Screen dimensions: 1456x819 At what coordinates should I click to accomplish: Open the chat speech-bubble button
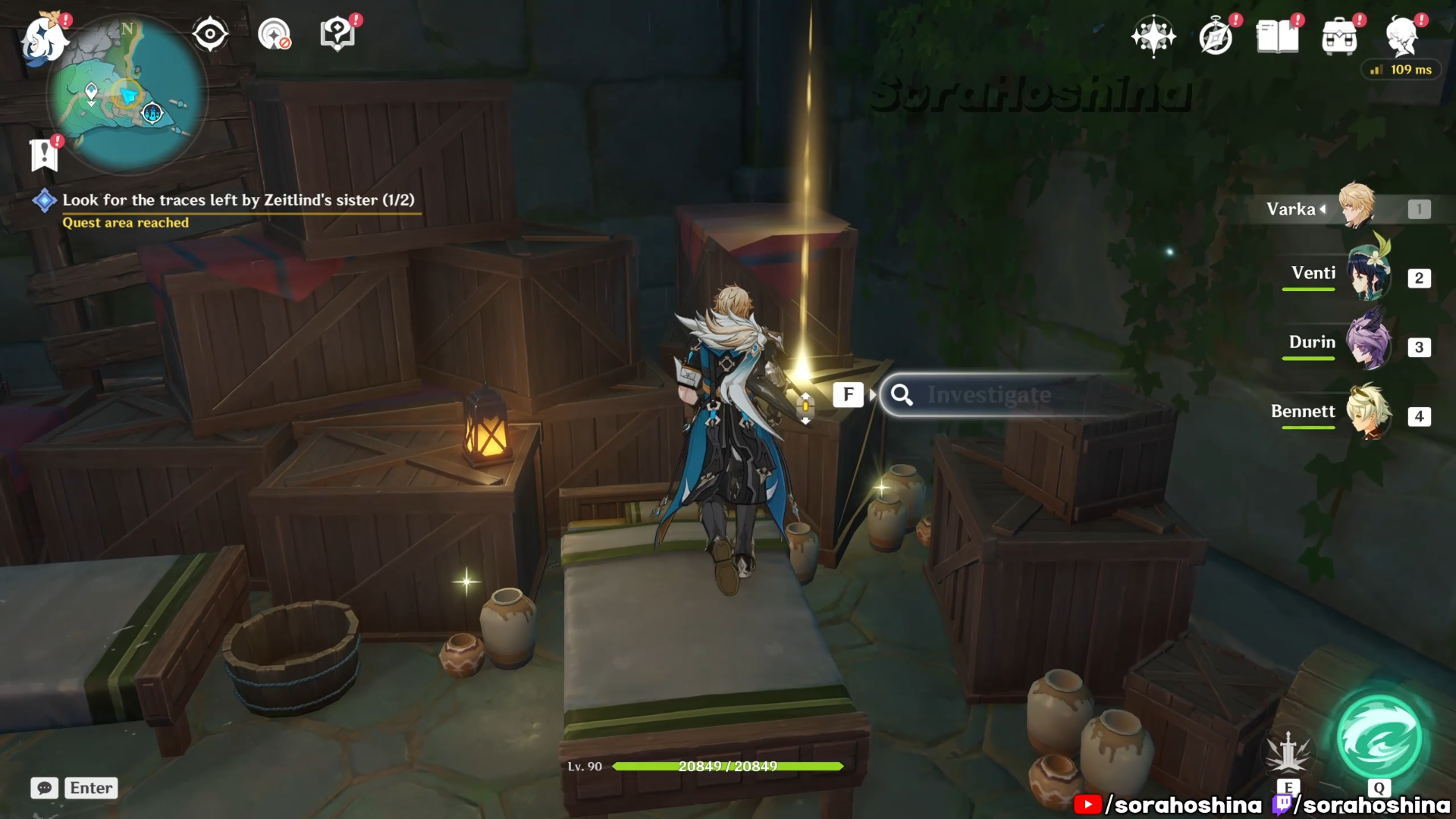(44, 788)
